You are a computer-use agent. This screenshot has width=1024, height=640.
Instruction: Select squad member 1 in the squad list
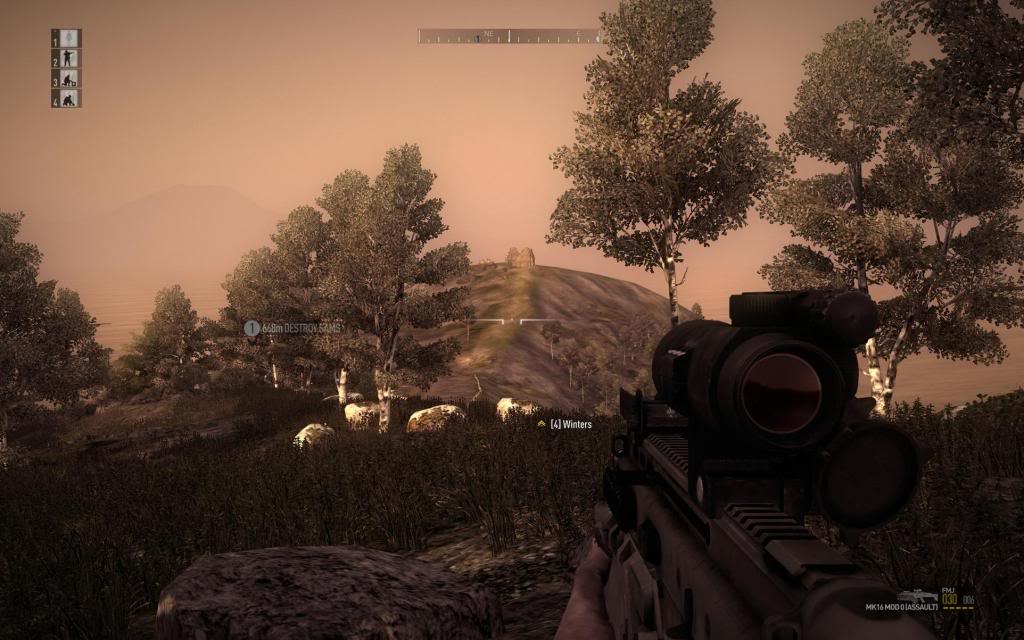click(x=68, y=38)
